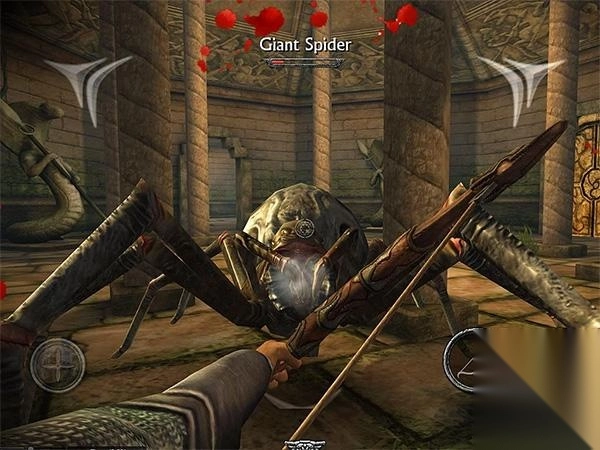
Task: Tap the round attack button at lower right
Action: 470,358
